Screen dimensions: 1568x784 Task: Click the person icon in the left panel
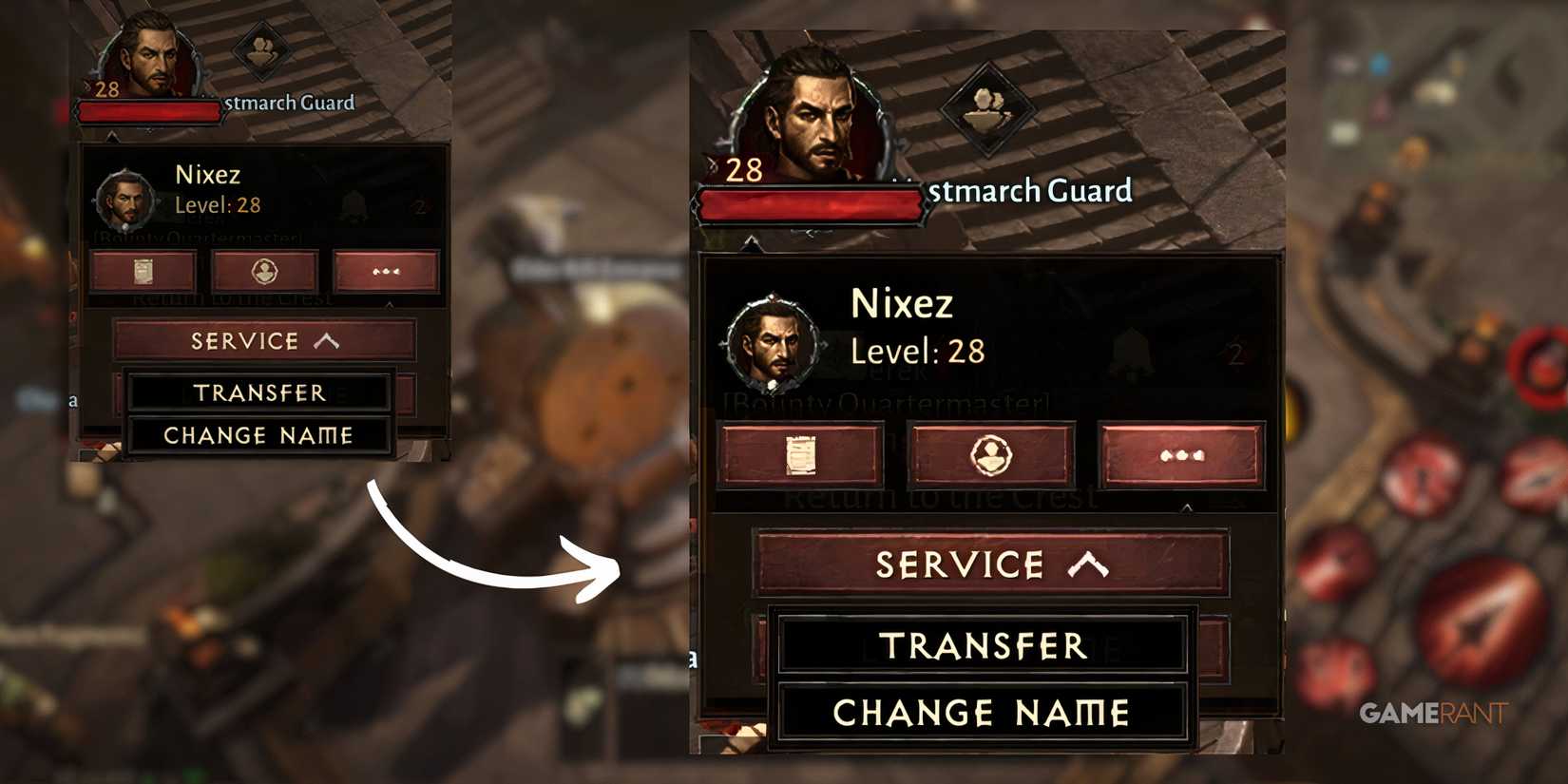tap(266, 271)
